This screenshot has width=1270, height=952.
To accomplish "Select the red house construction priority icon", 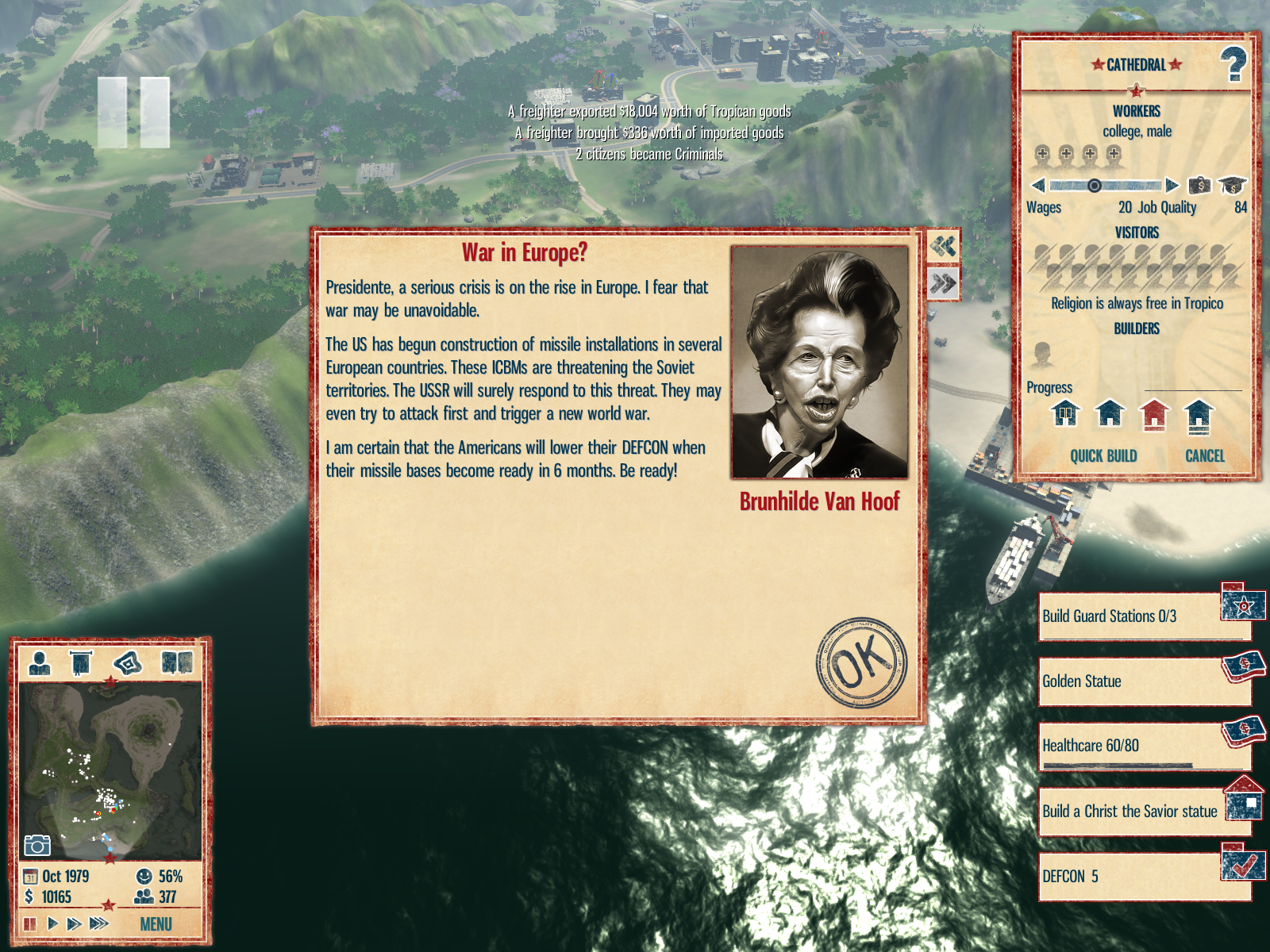I will pyautogui.click(x=1154, y=414).
